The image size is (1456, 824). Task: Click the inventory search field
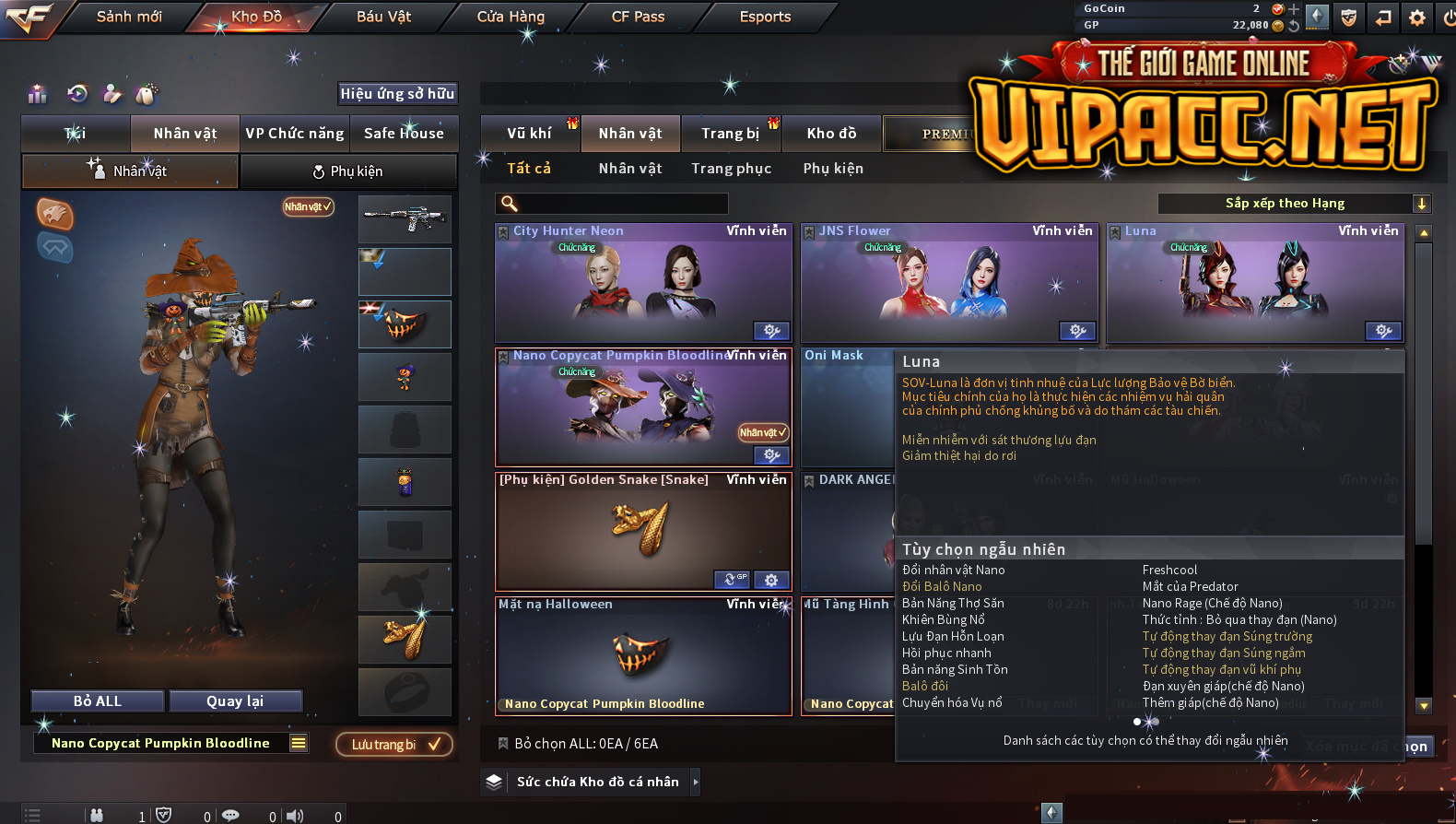(613, 204)
